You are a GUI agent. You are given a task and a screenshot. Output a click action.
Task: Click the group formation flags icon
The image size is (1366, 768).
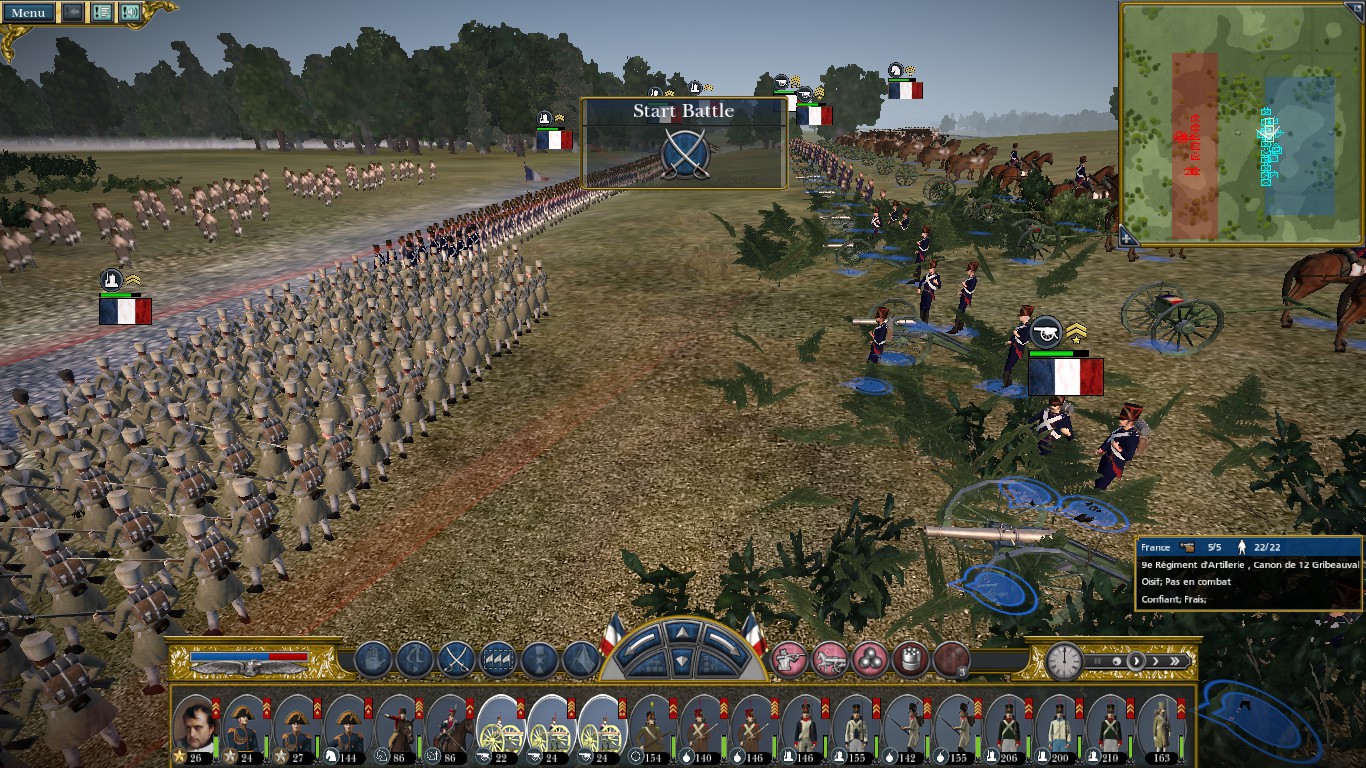[x=498, y=660]
